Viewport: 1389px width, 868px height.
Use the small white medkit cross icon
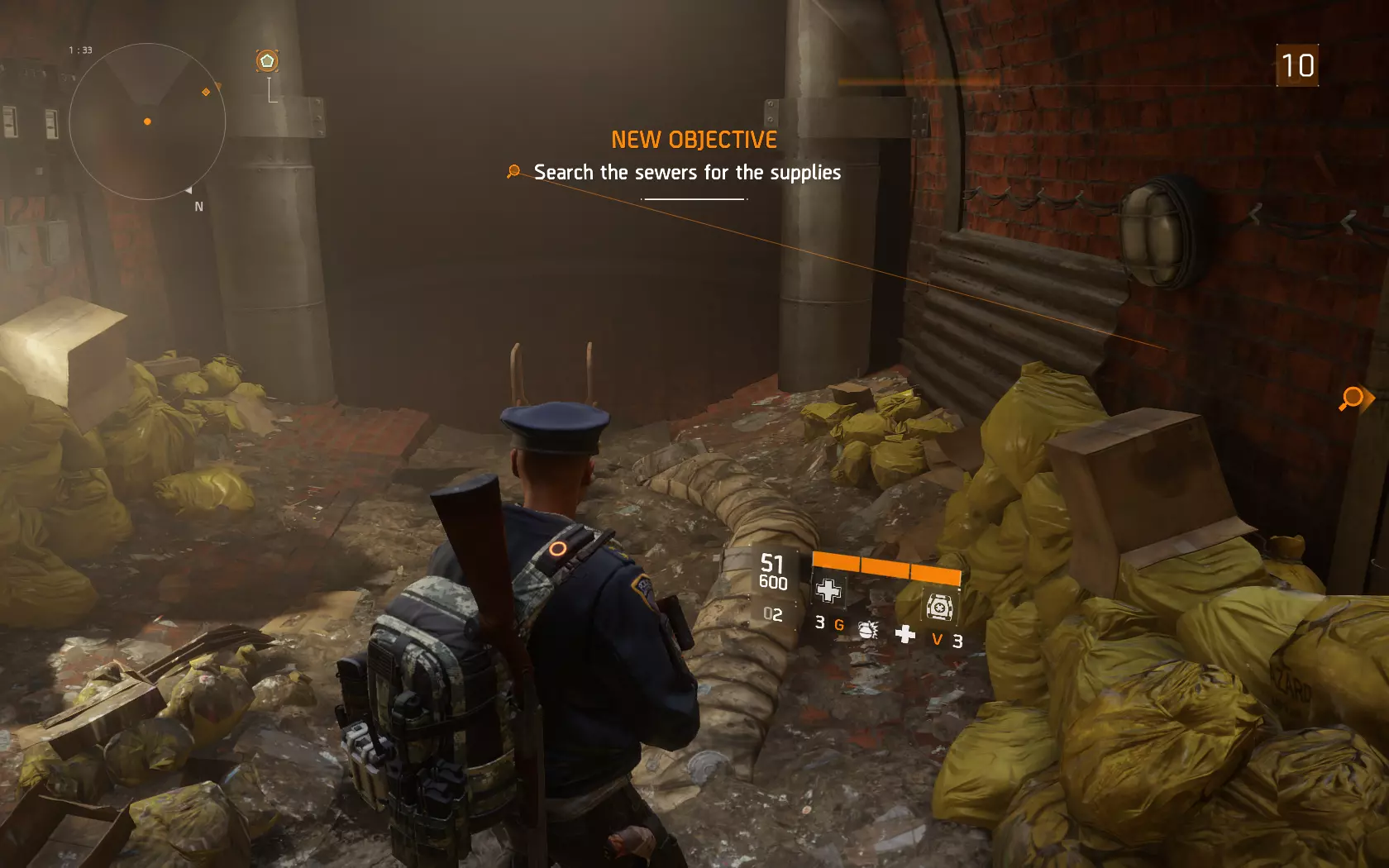point(905,634)
